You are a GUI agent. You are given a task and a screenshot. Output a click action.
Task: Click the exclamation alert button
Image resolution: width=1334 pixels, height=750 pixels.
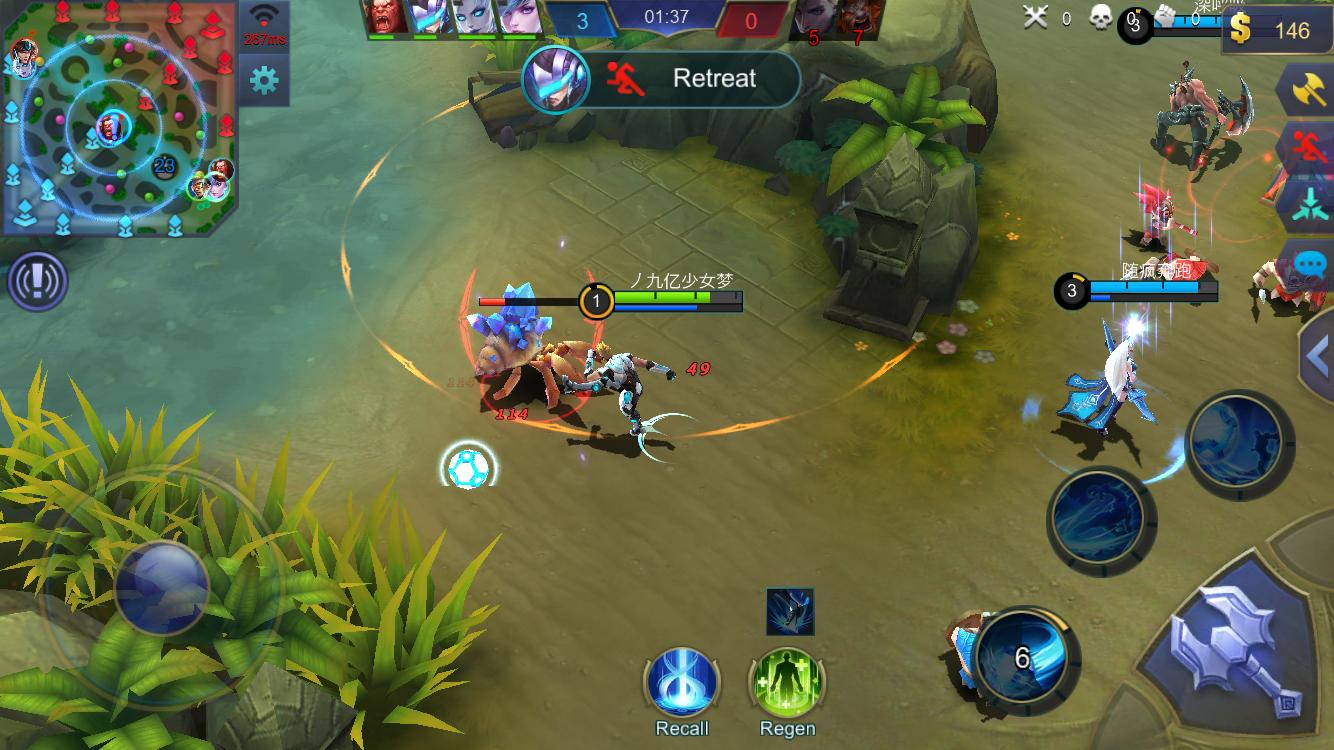coord(37,282)
